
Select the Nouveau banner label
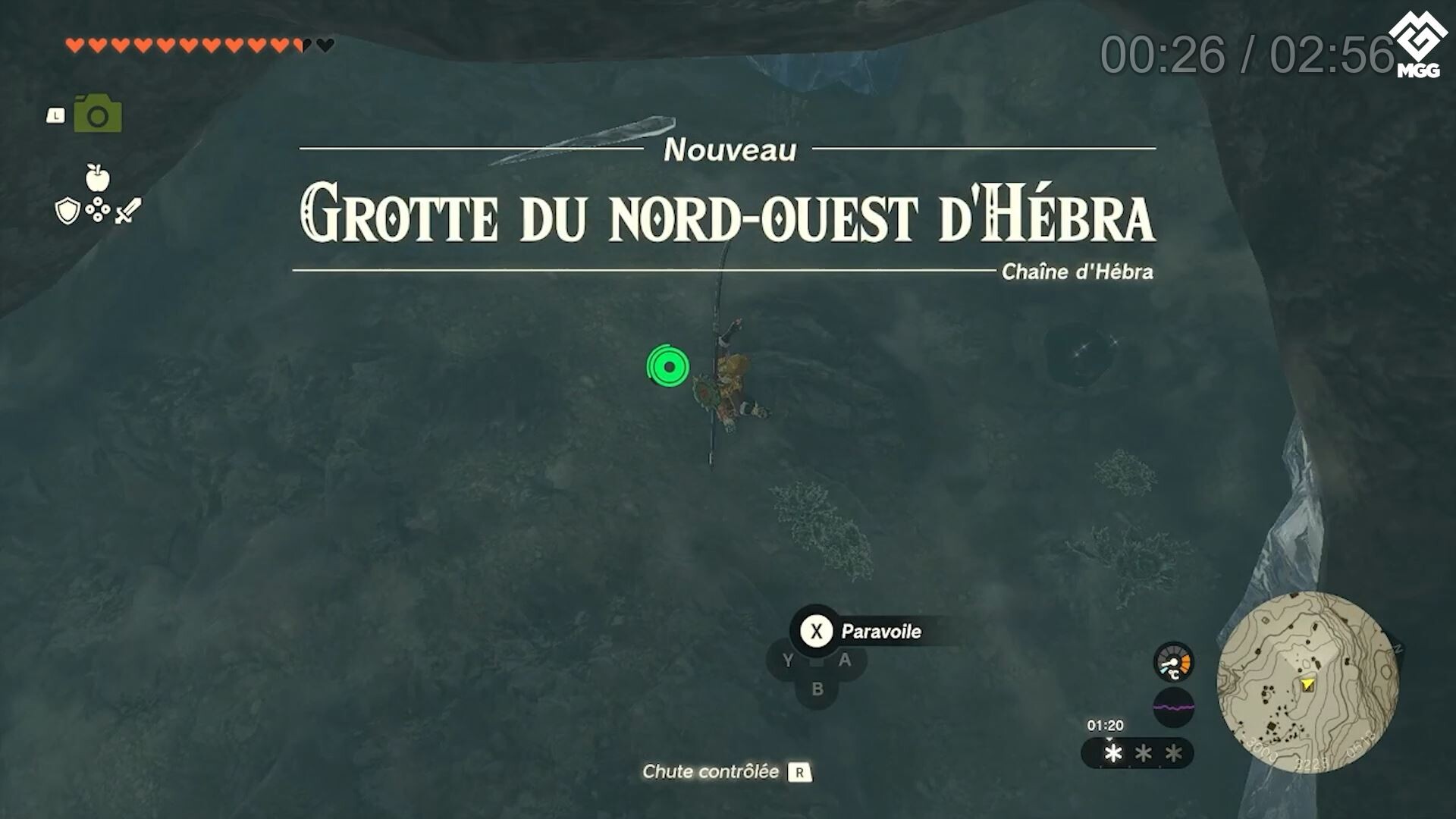coord(730,150)
